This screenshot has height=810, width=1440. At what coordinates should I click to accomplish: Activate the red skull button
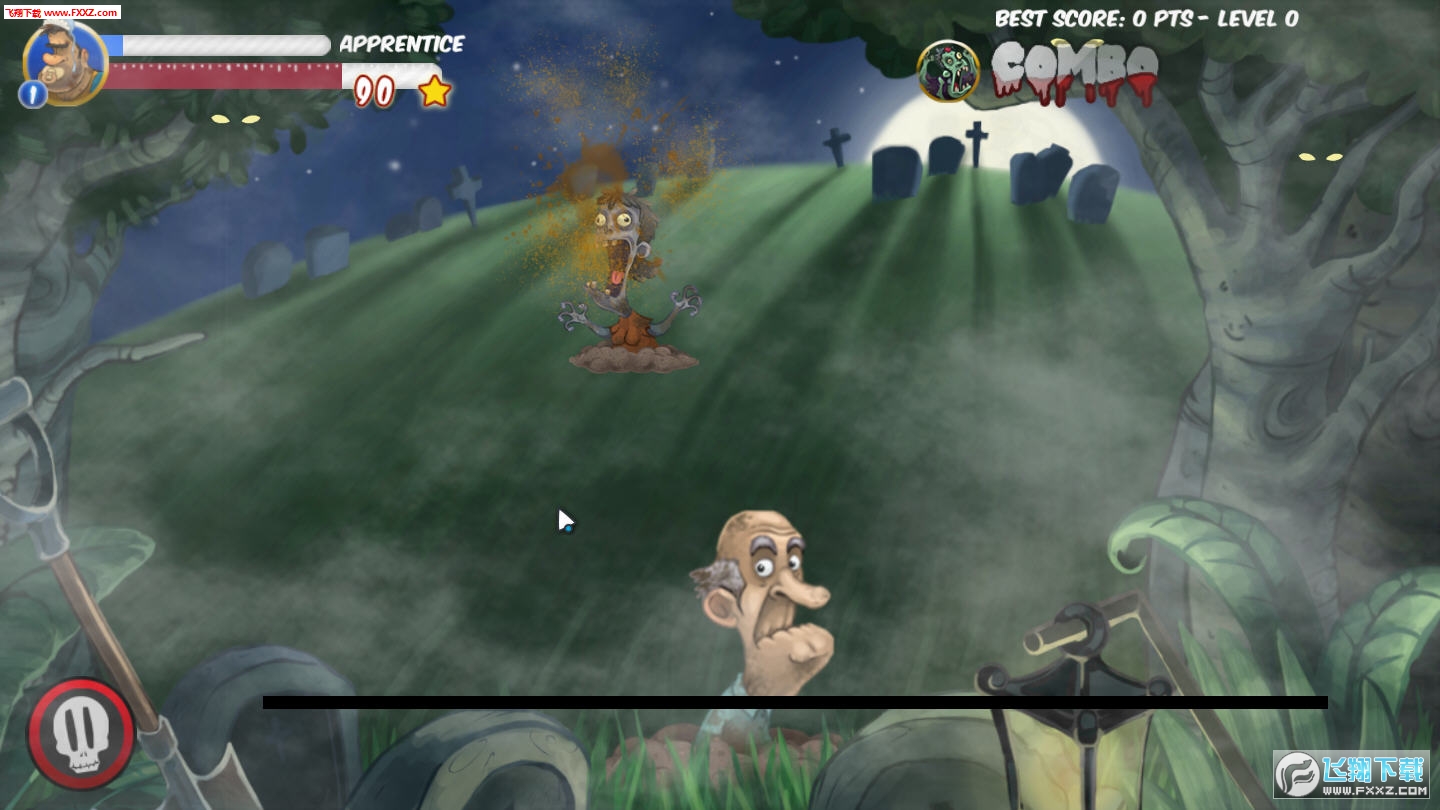click(80, 735)
